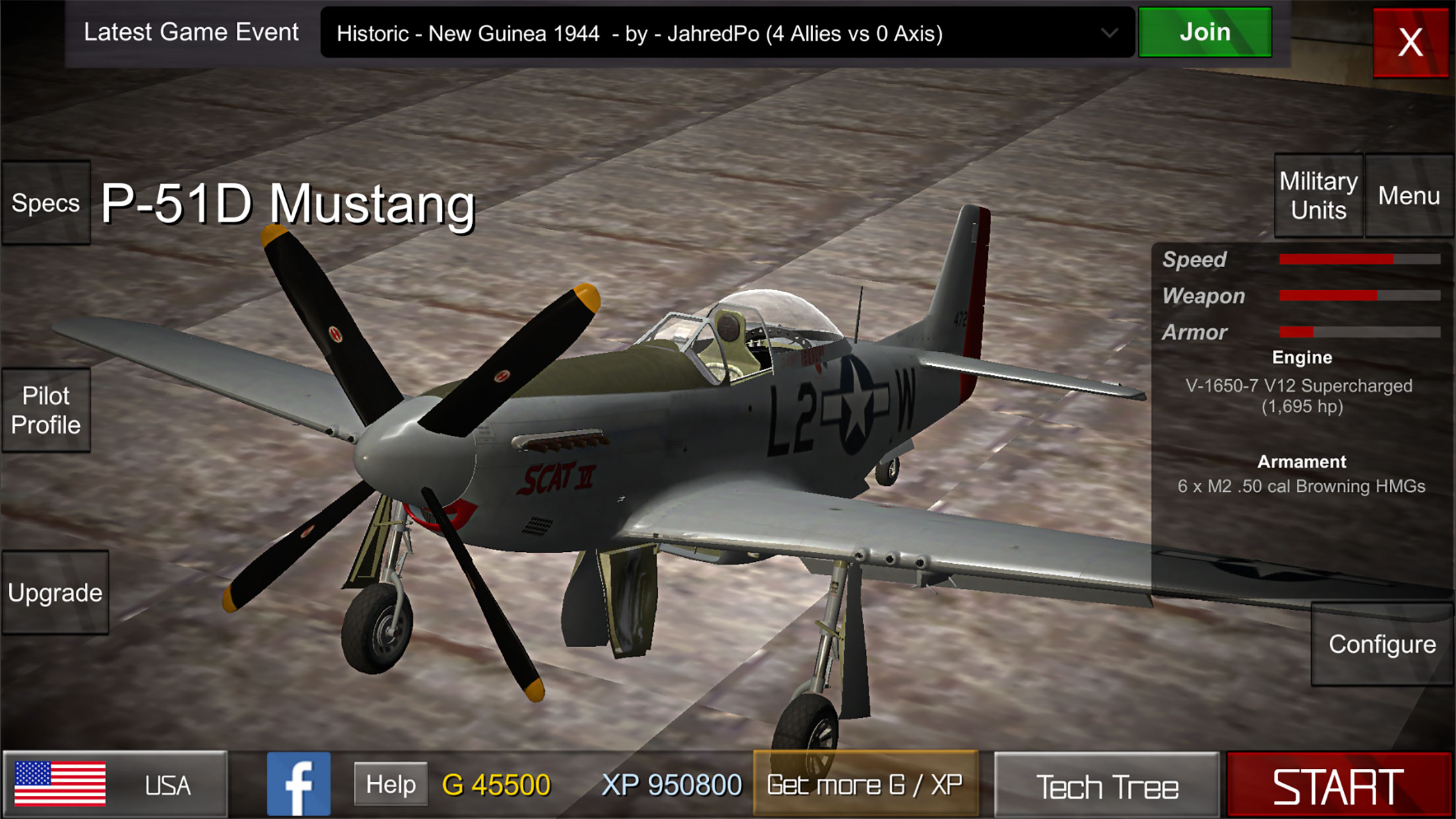Click the Help button
1456x819 pixels.
390,784
